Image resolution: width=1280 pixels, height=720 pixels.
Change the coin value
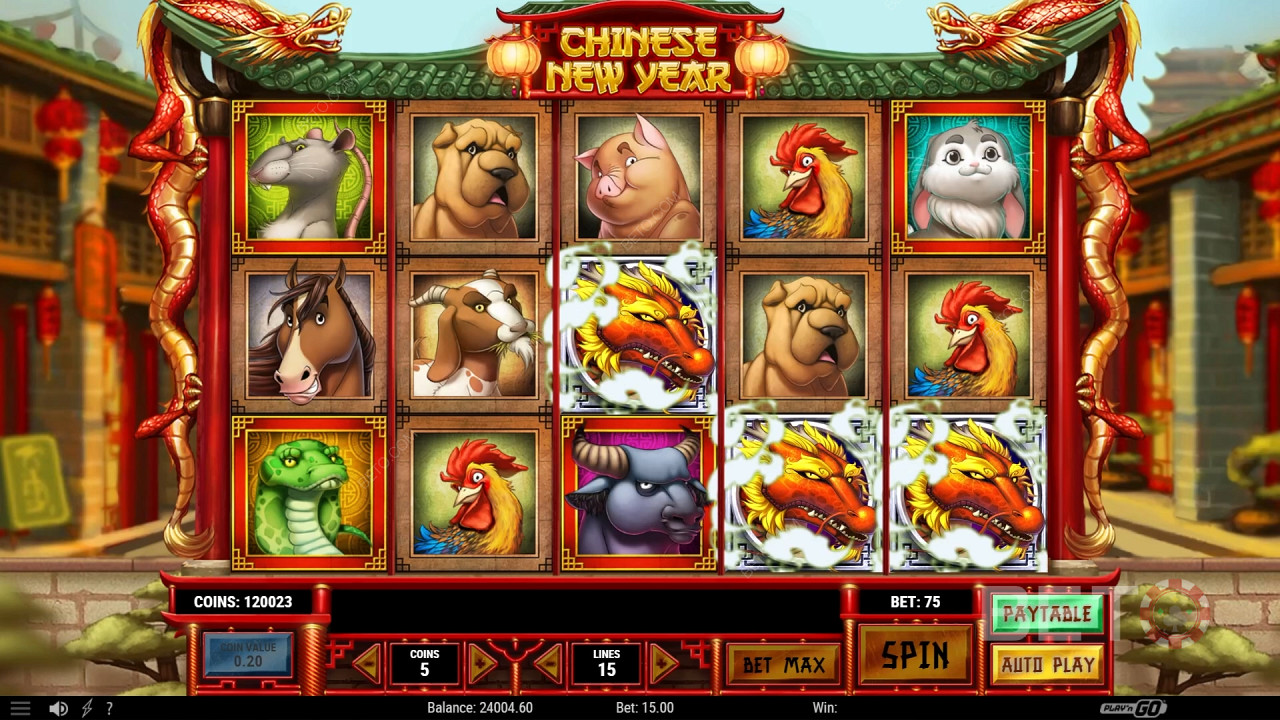click(247, 655)
